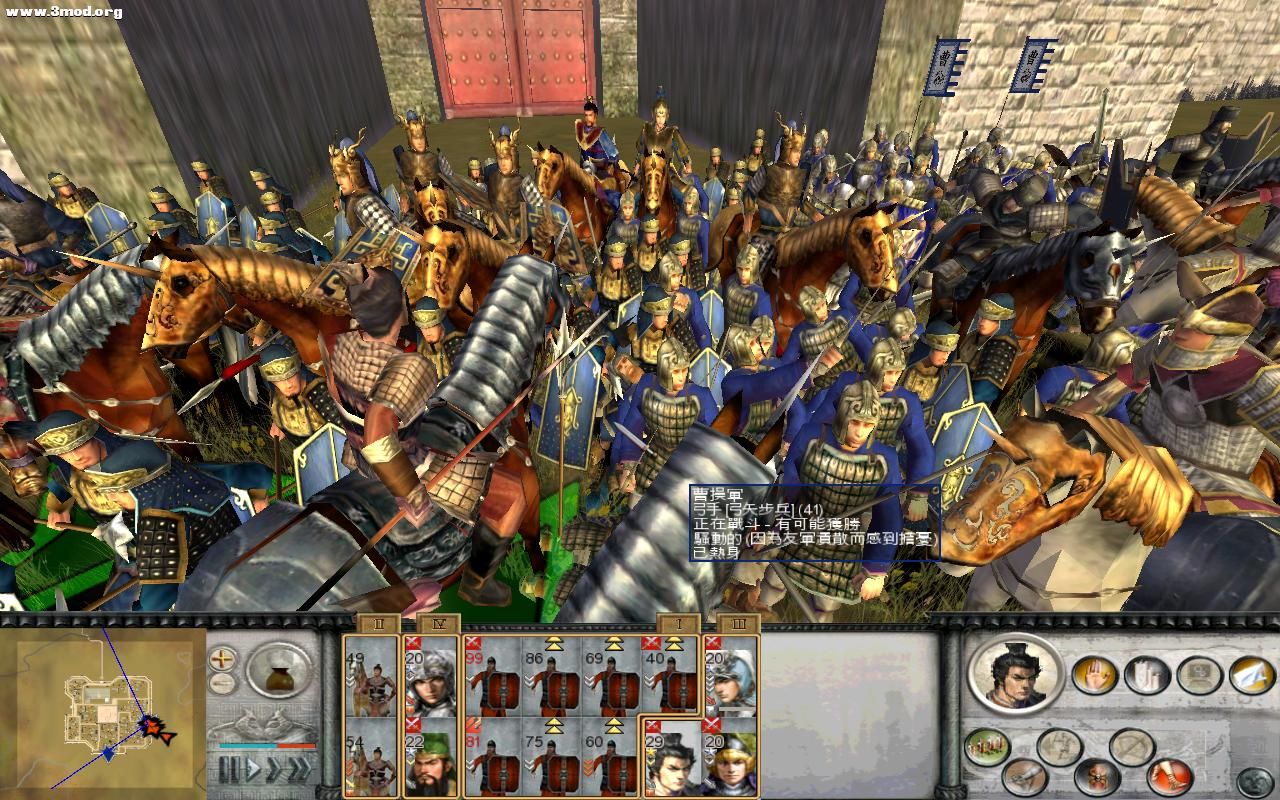Click the selected general's large round portrait
This screenshot has width=1280, height=800.
[1017, 672]
